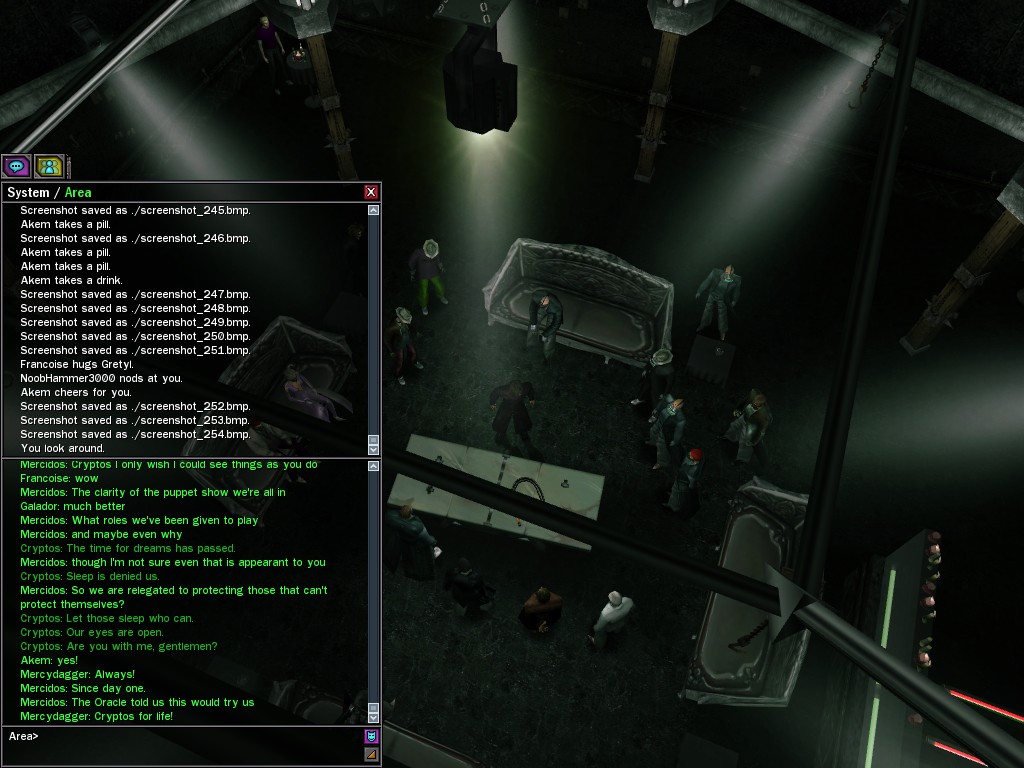Open the emote mask button

(x=371, y=737)
